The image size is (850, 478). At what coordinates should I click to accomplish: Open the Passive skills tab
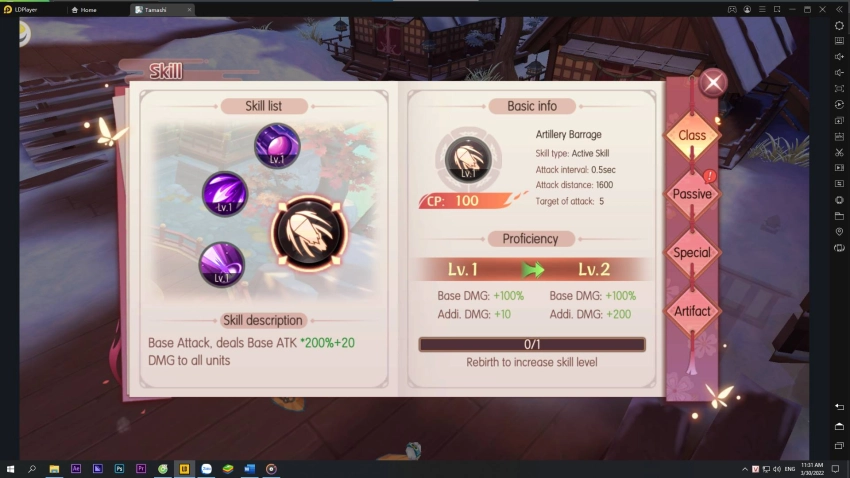(692, 194)
